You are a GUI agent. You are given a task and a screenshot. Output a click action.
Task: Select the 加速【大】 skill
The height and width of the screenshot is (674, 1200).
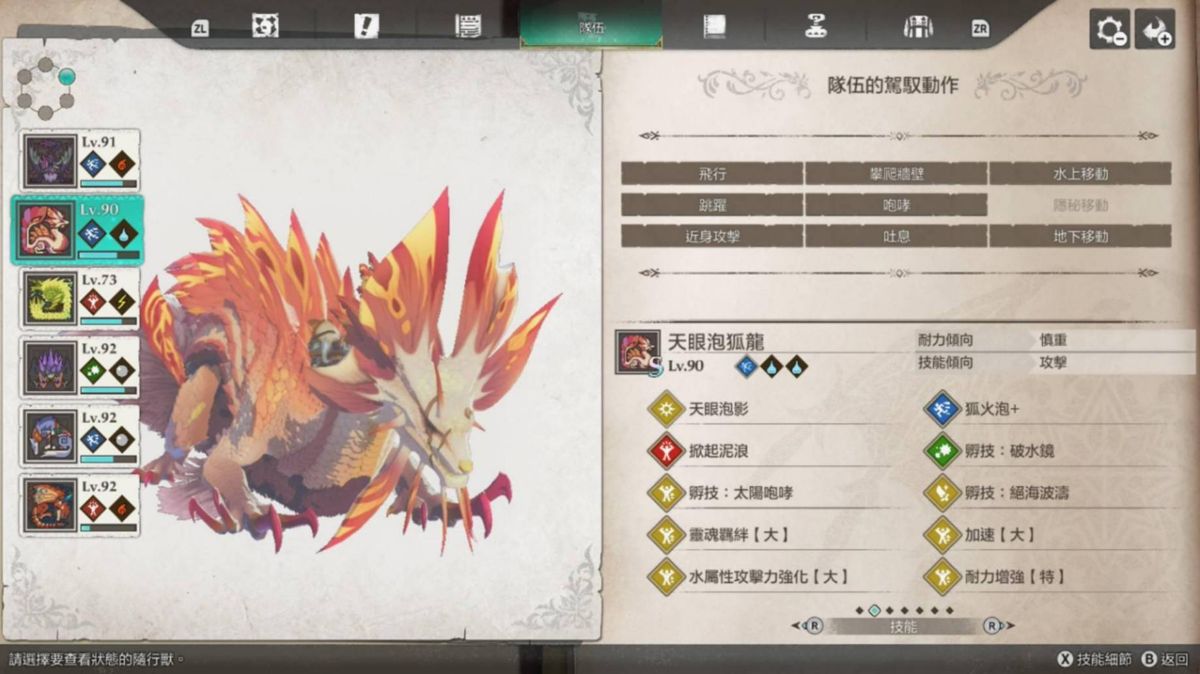click(998, 534)
